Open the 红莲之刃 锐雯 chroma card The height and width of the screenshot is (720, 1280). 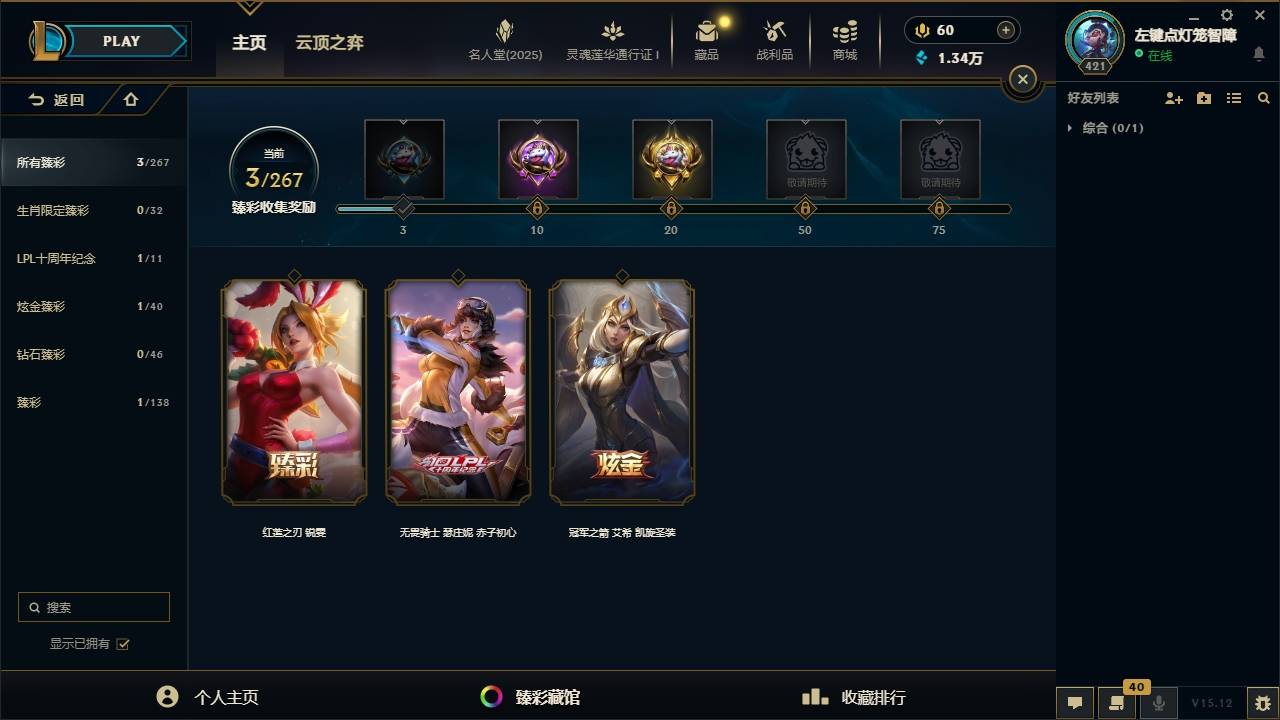tap(292, 392)
